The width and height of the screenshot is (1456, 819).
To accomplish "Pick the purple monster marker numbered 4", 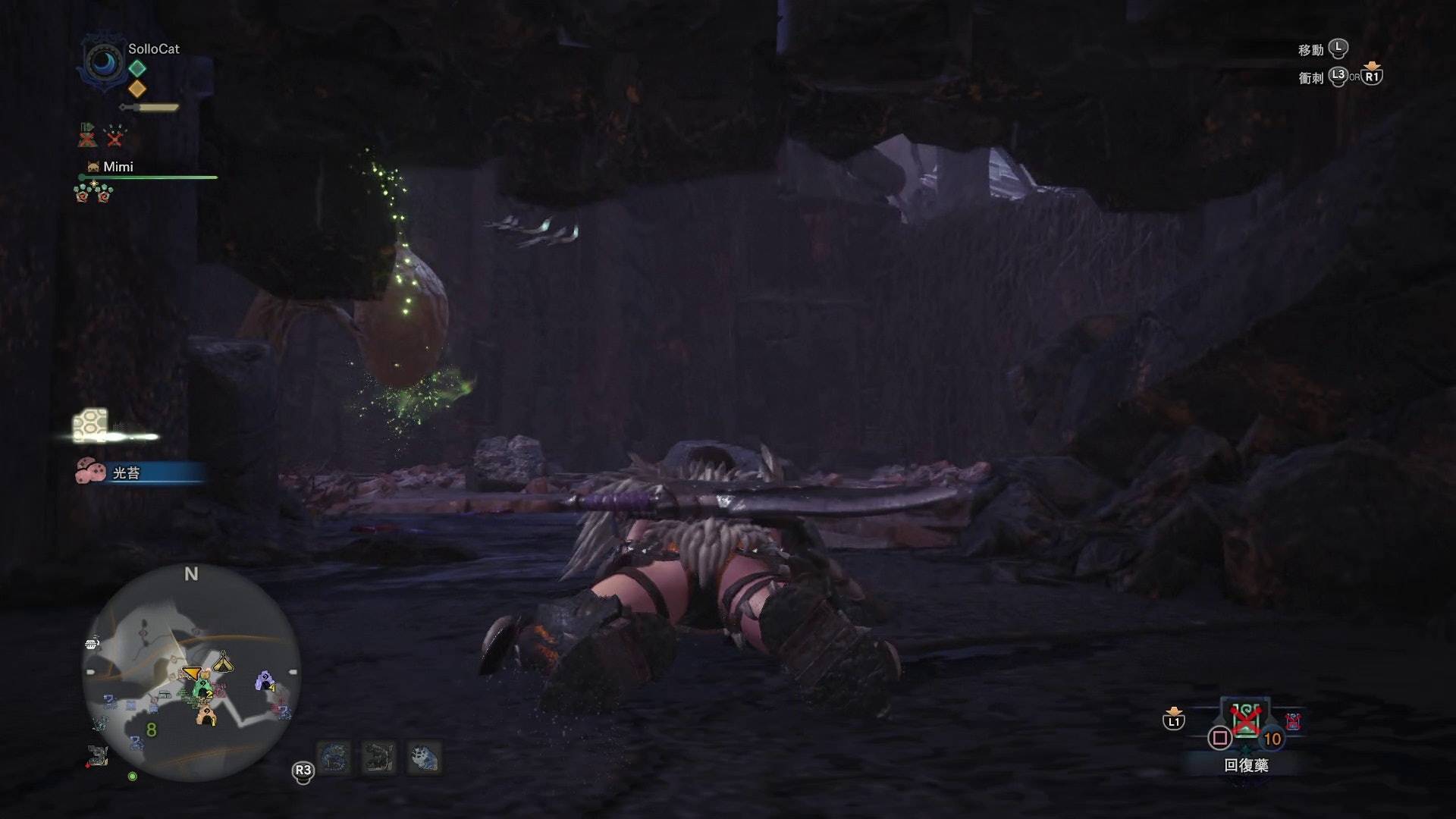I will [x=265, y=680].
